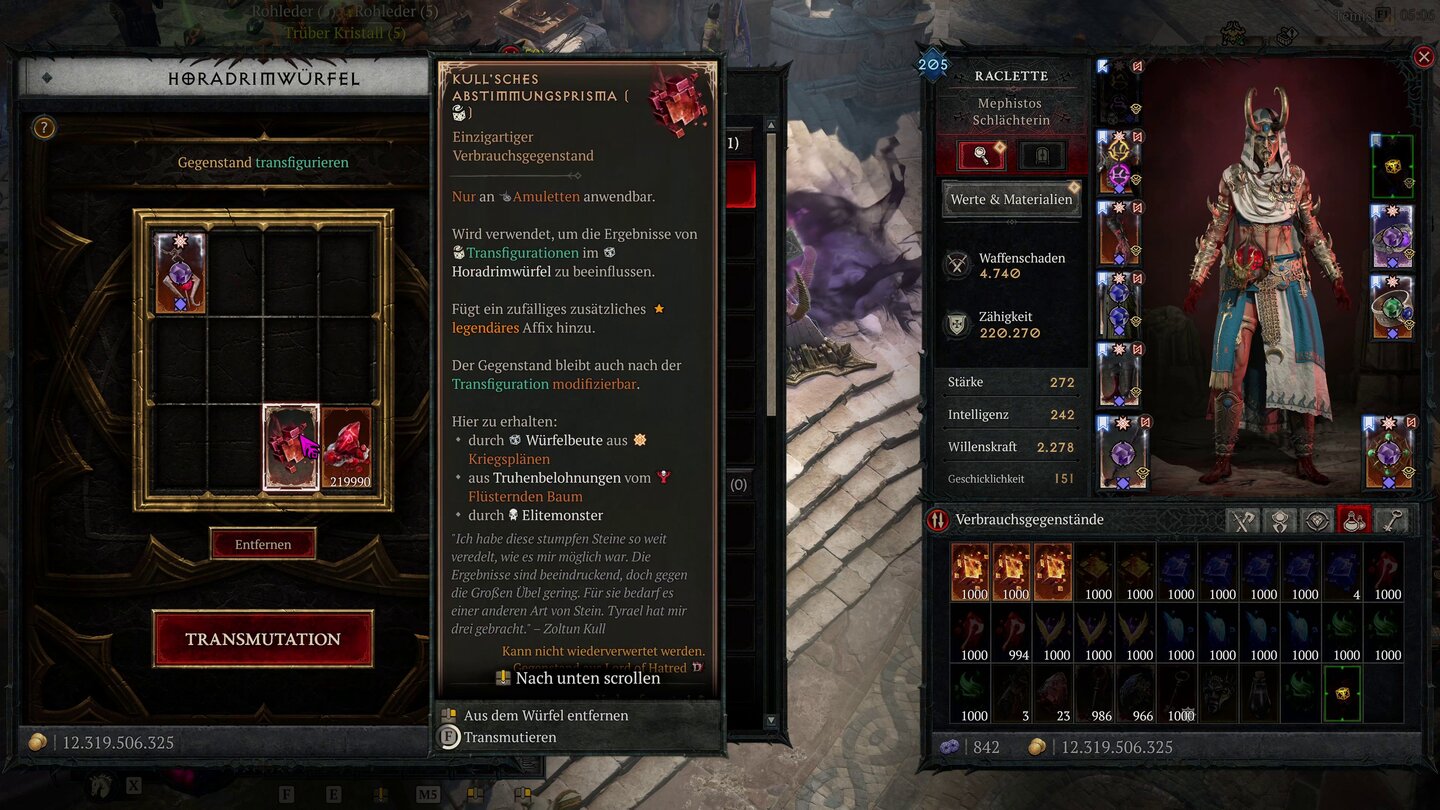Switch to the wardrobe view toggle
This screenshot has width=1440, height=810.
coord(1041,153)
